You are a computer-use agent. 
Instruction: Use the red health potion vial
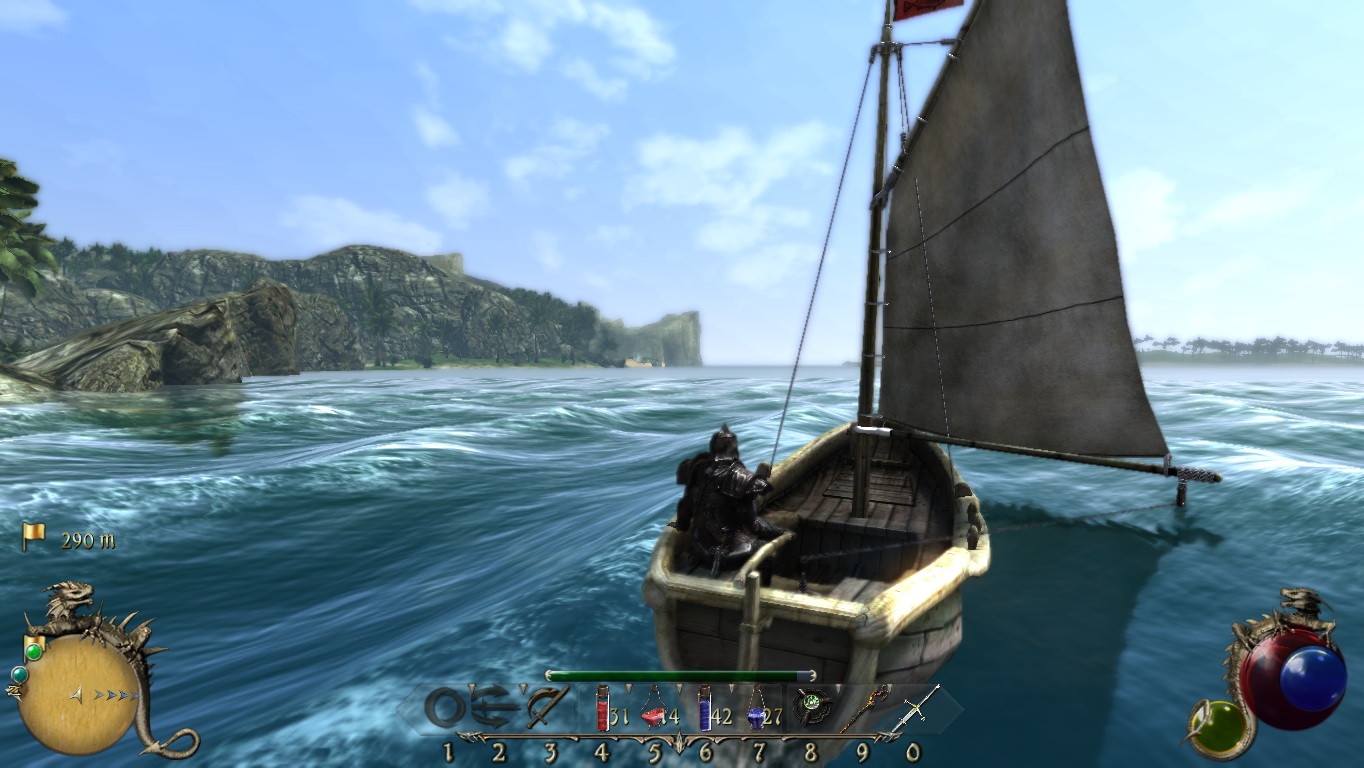pos(602,708)
